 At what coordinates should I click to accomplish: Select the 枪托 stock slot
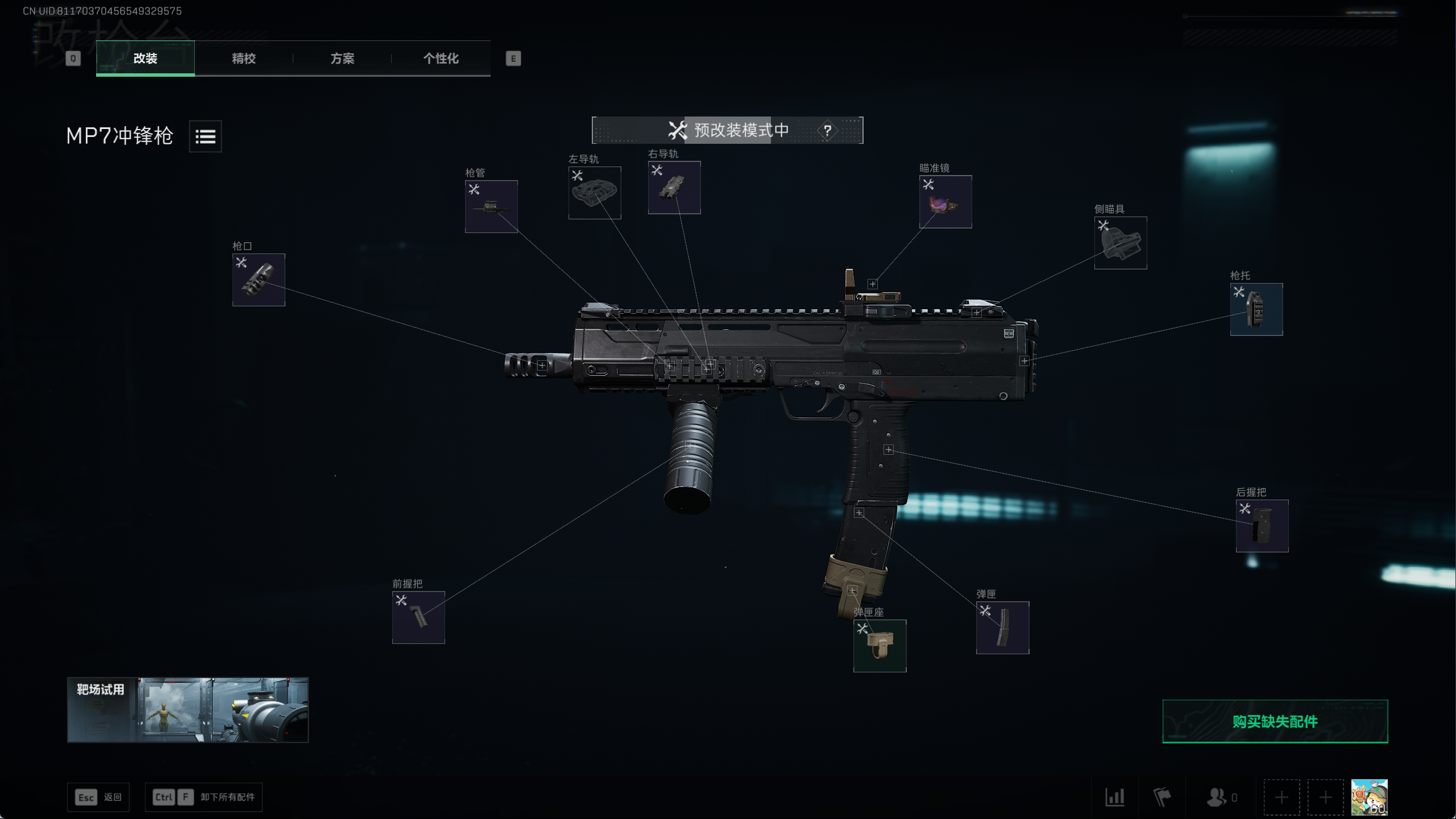[1256, 309]
